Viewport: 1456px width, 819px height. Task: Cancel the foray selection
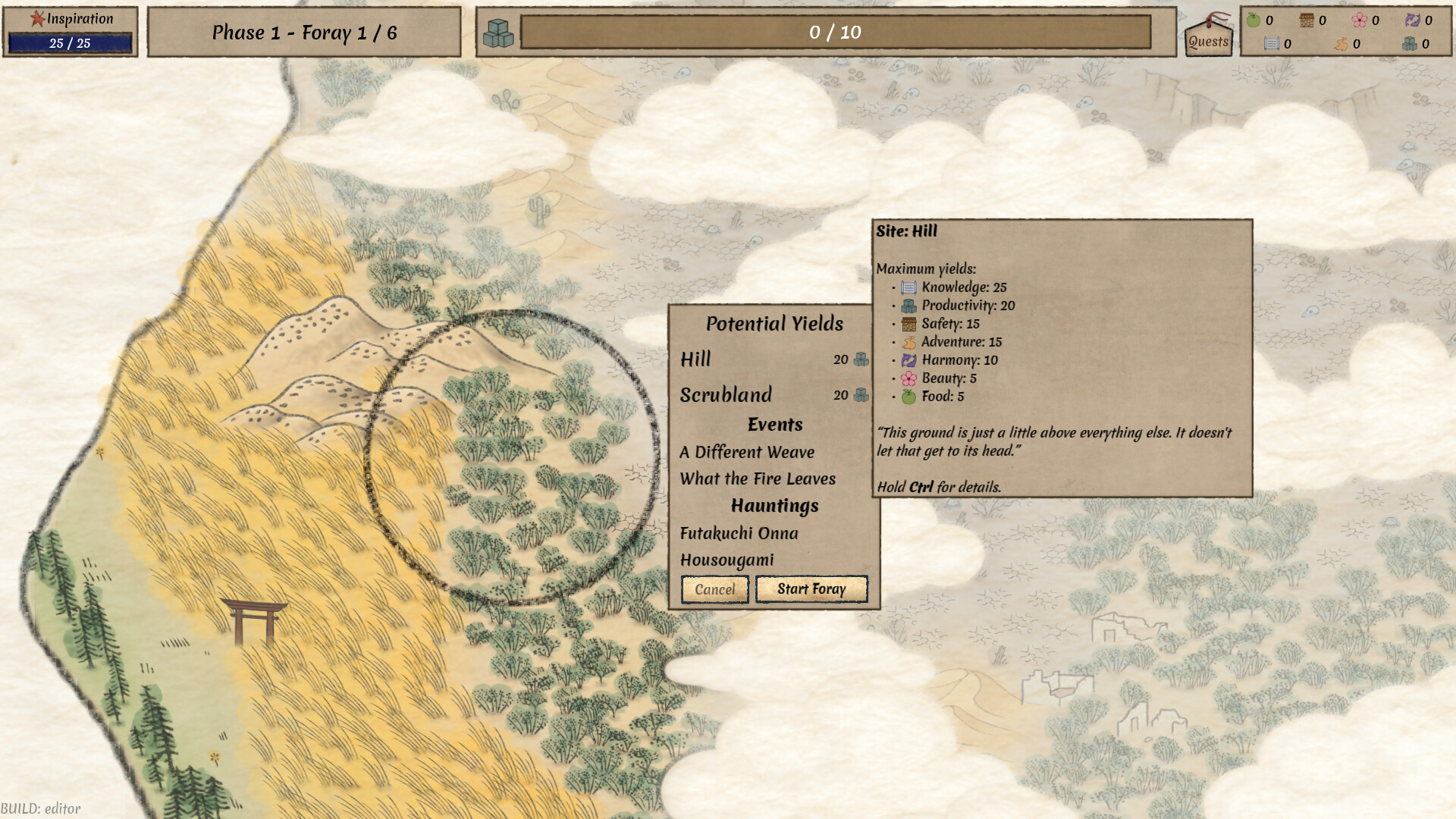(x=714, y=589)
